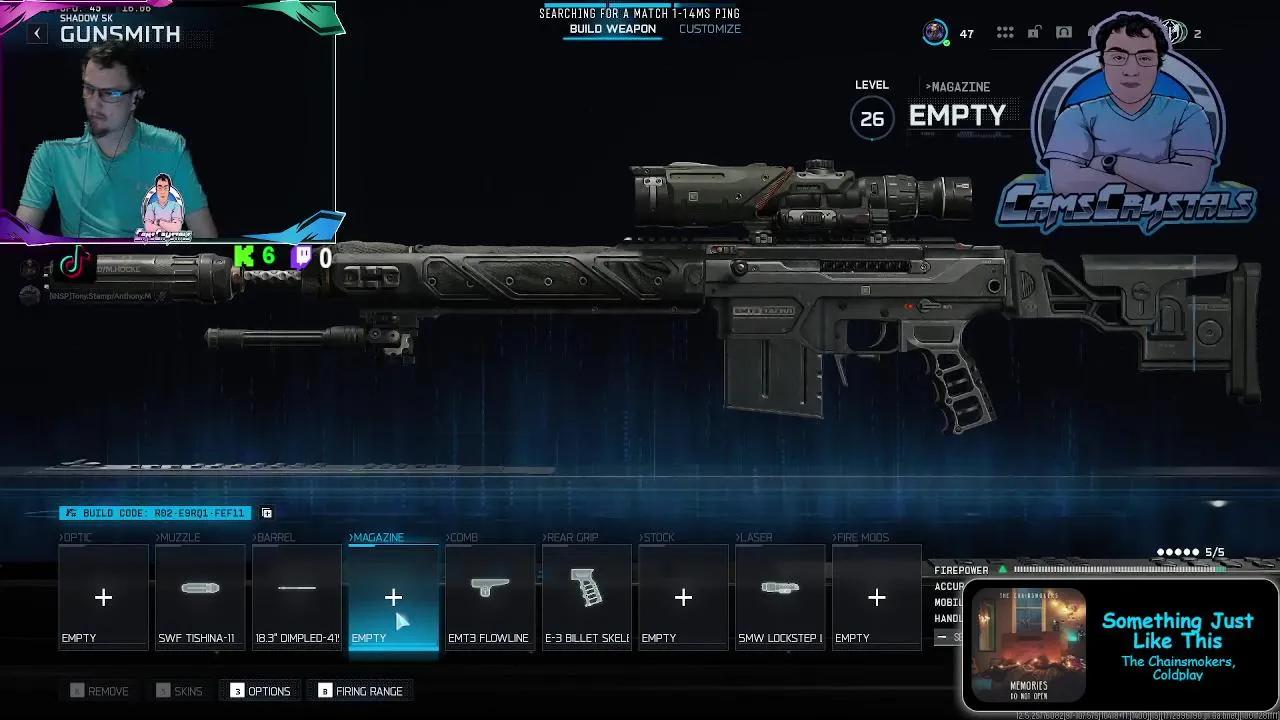
Task: Select the SWF TISHINA-11 muzzle attachment
Action: pyautogui.click(x=199, y=597)
